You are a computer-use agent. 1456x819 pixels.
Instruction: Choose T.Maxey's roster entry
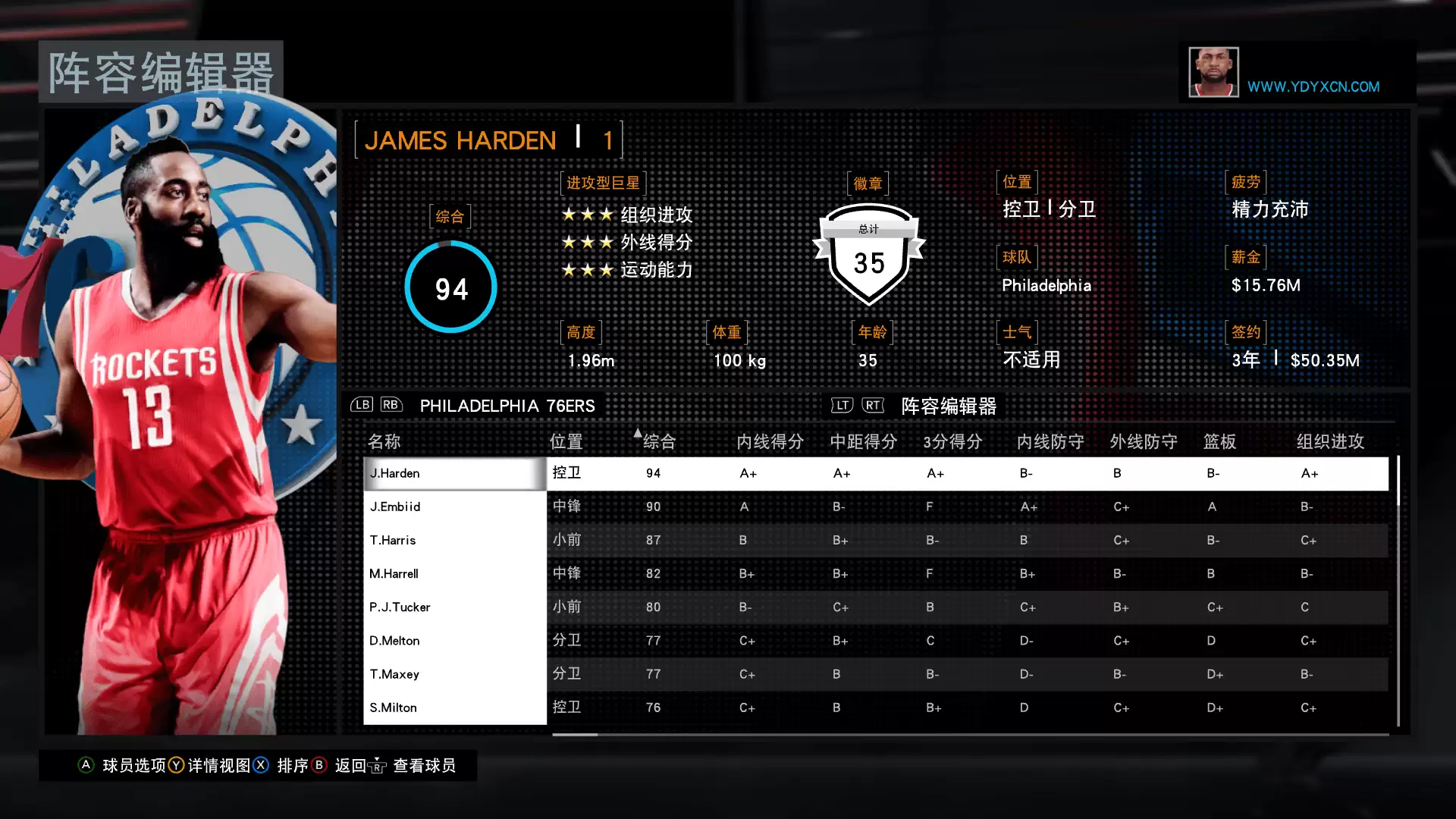pos(455,673)
